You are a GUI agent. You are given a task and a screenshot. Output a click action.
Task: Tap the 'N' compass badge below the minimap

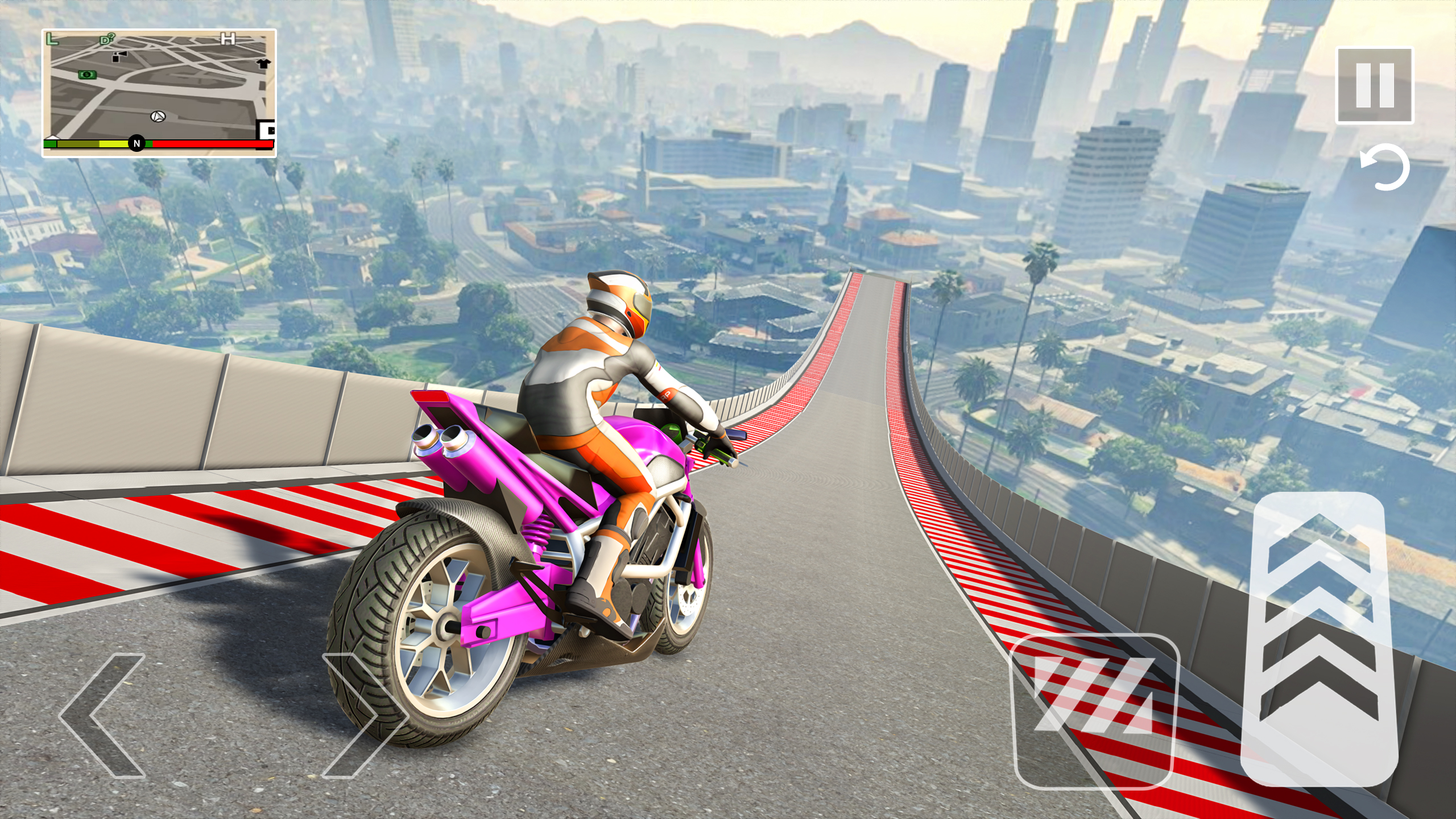137,142
